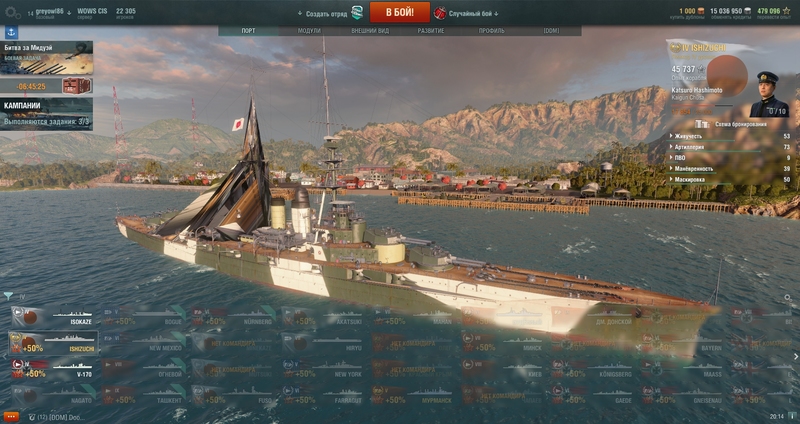Open commander Katsuro Hashimoto's portrait

771,93
